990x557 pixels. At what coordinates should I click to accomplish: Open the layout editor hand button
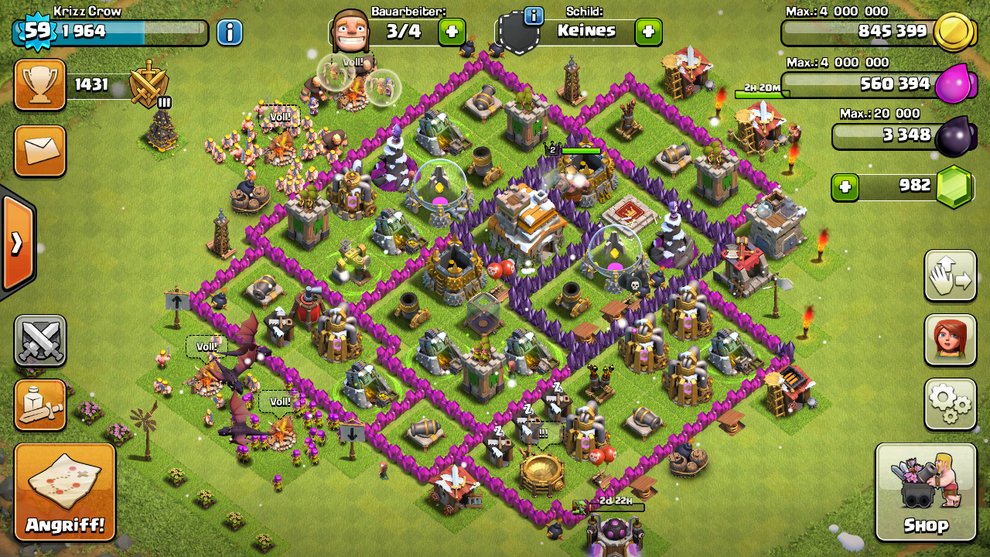point(950,275)
